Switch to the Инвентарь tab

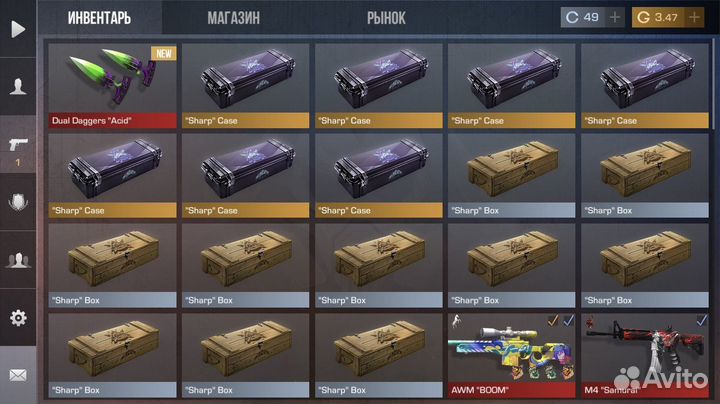[99, 18]
